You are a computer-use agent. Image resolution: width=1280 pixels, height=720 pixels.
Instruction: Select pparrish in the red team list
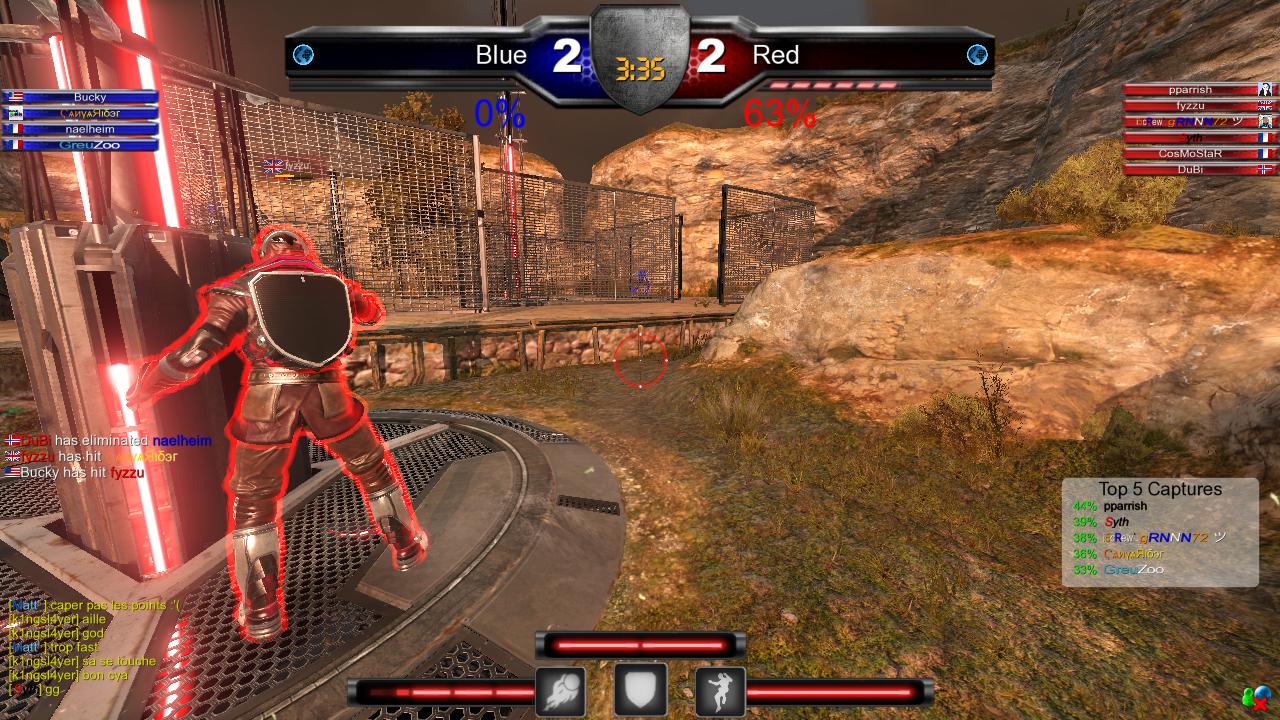[1190, 90]
